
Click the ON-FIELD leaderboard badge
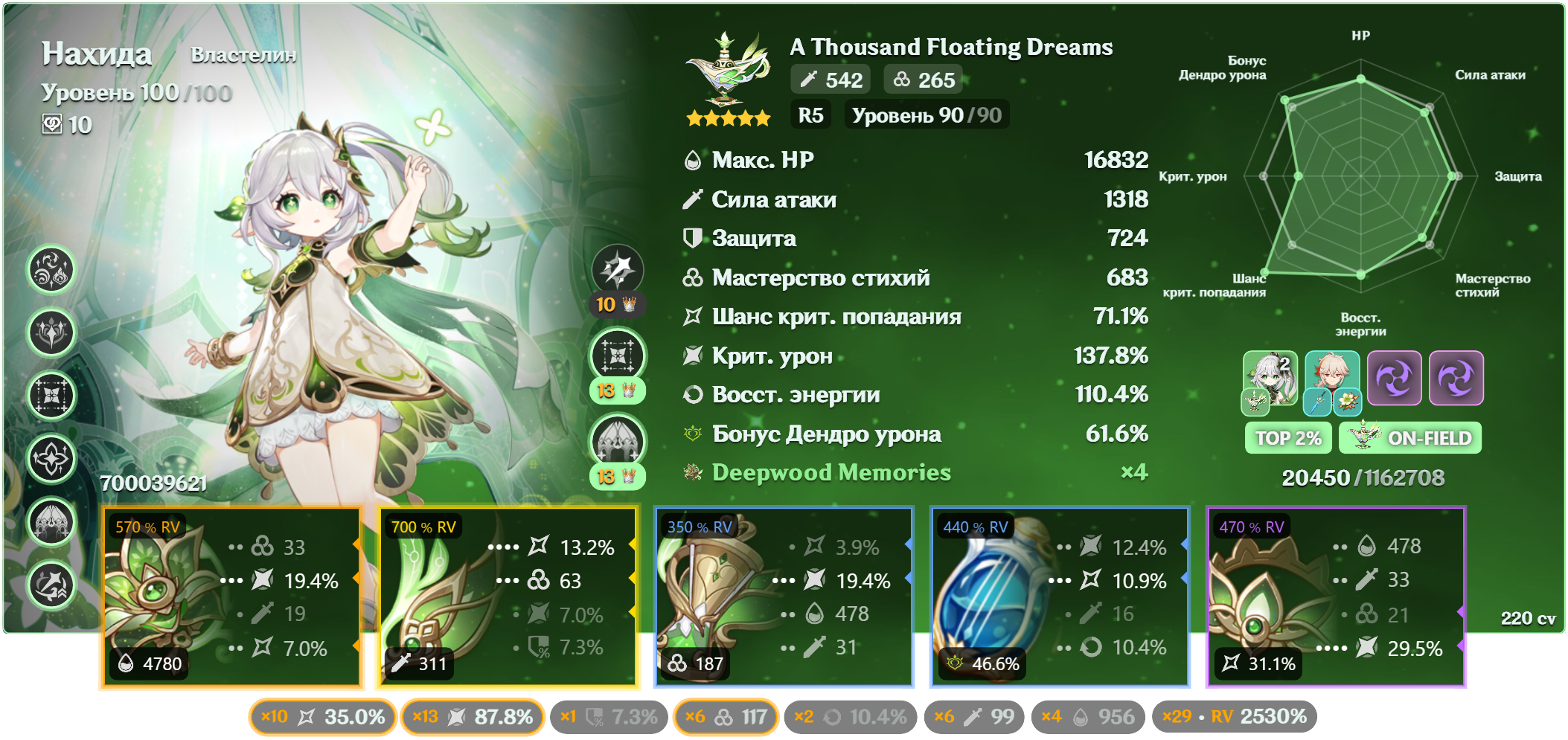(x=1410, y=438)
